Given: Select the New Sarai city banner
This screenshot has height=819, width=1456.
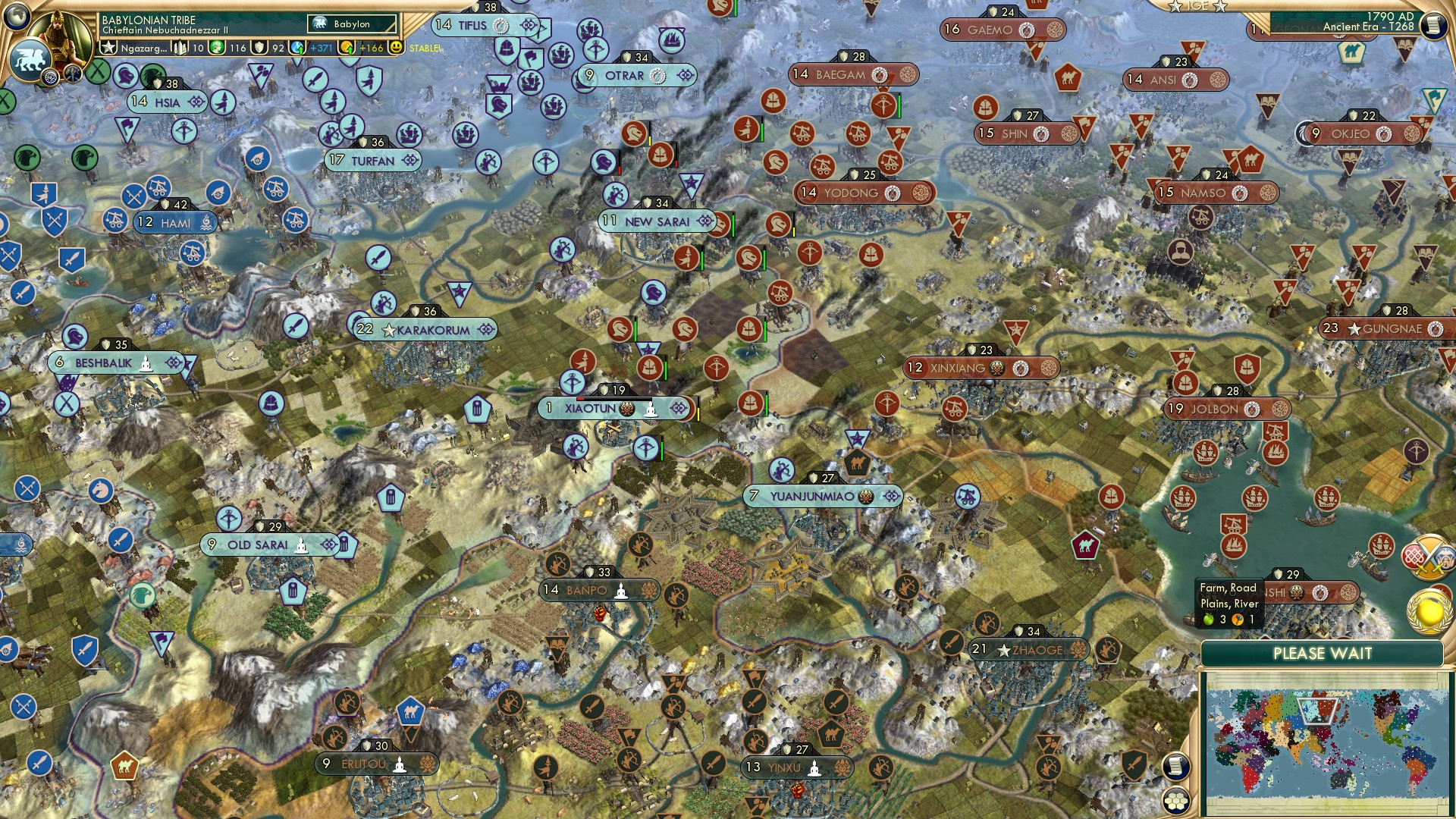Looking at the screenshot, I should click(x=657, y=221).
